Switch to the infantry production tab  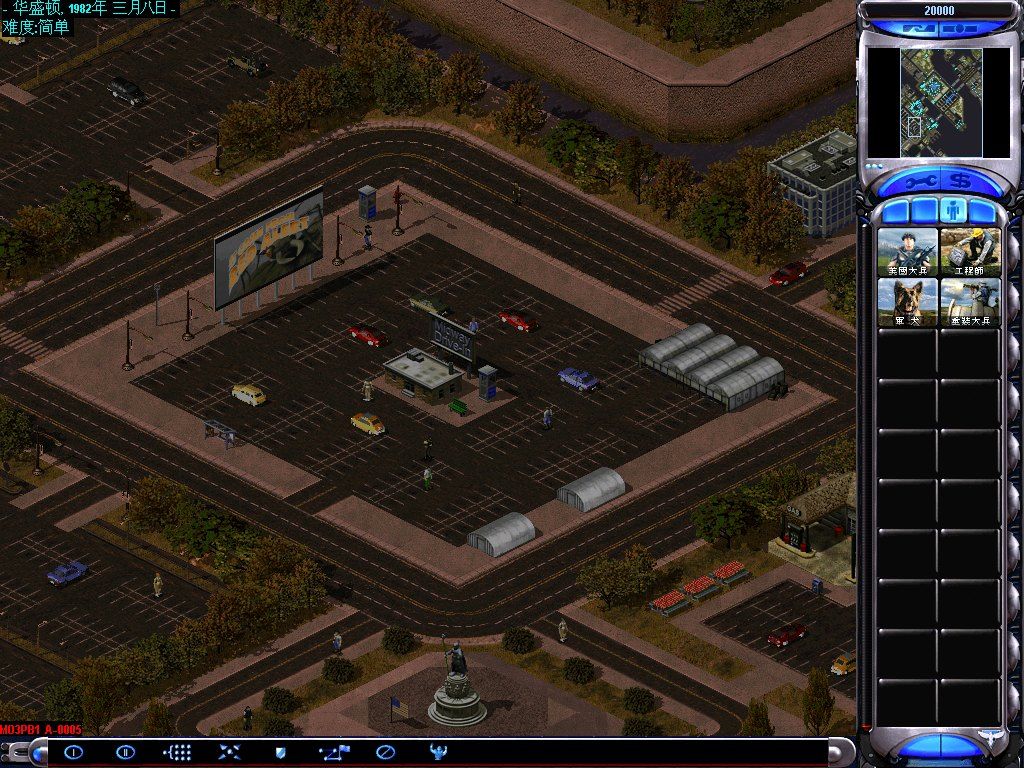point(953,212)
